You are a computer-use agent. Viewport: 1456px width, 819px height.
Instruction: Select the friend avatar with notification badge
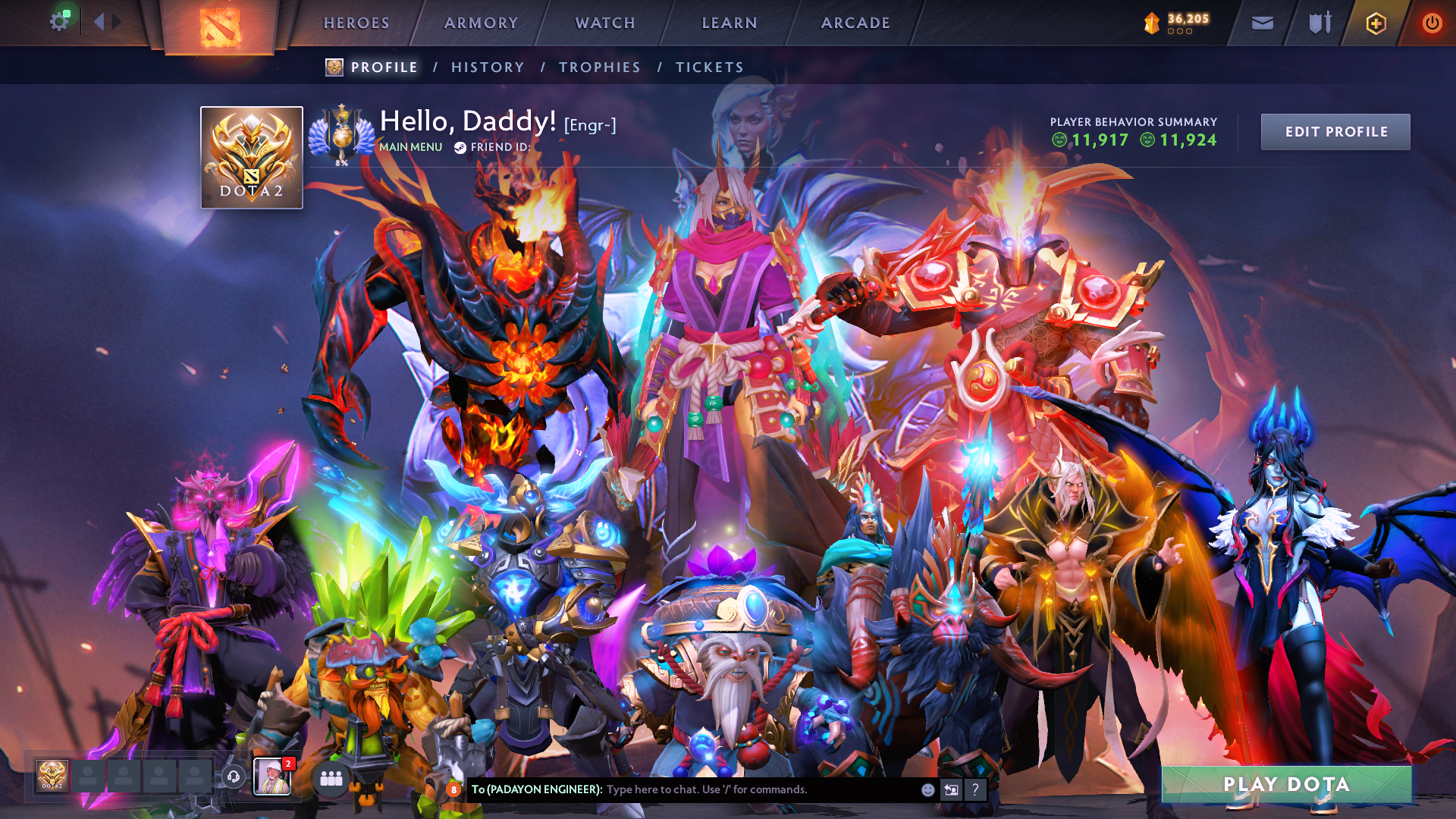point(271,777)
